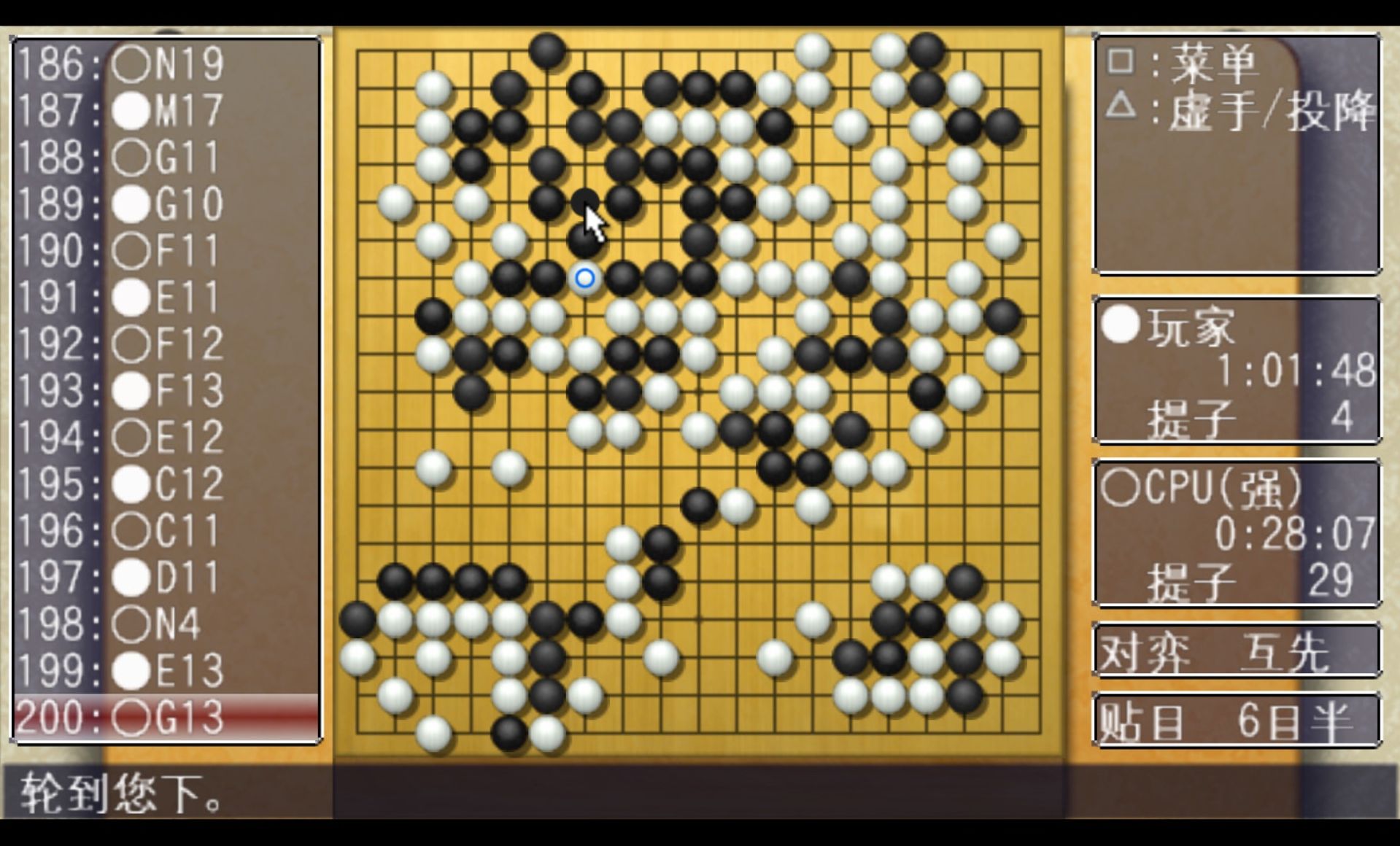Click the blue last-move marker on the board
This screenshot has height=846, width=1400.
[x=584, y=278]
